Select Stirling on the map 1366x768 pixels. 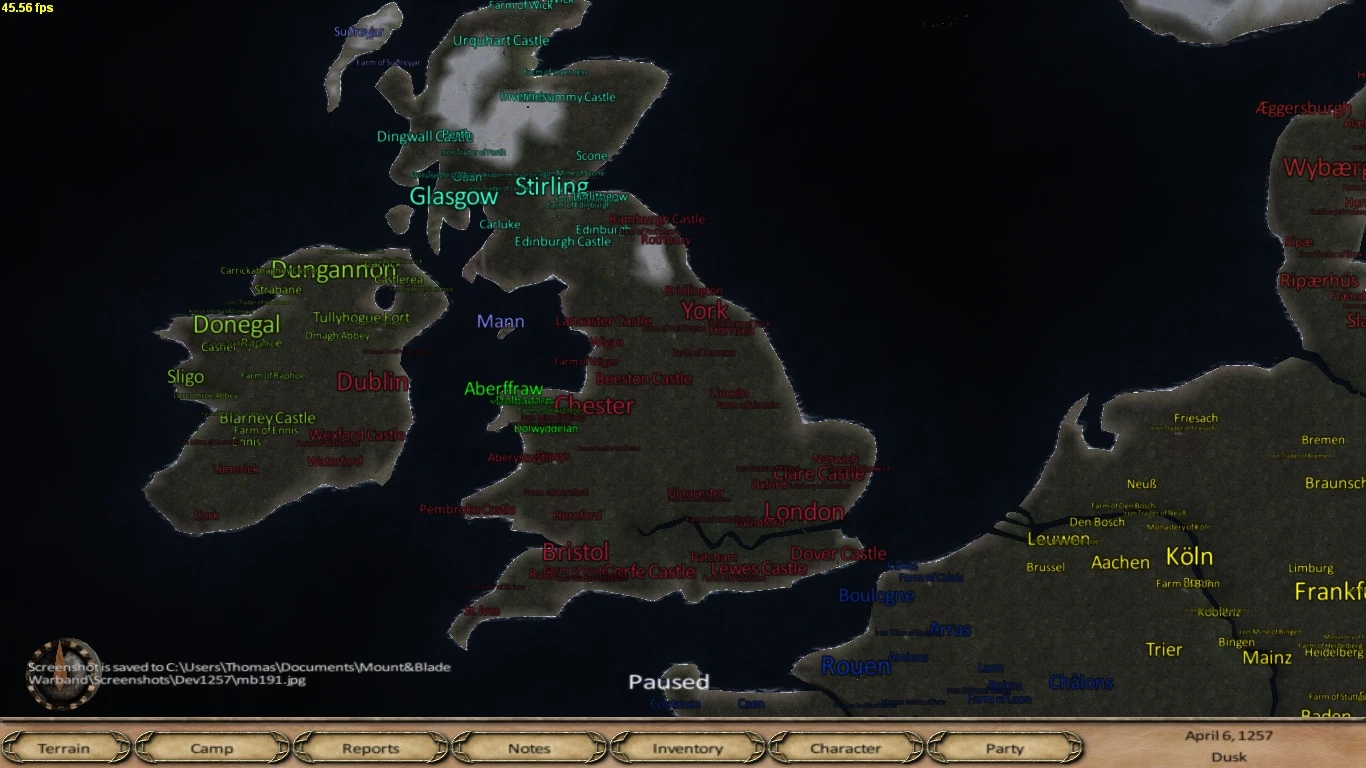(551, 187)
